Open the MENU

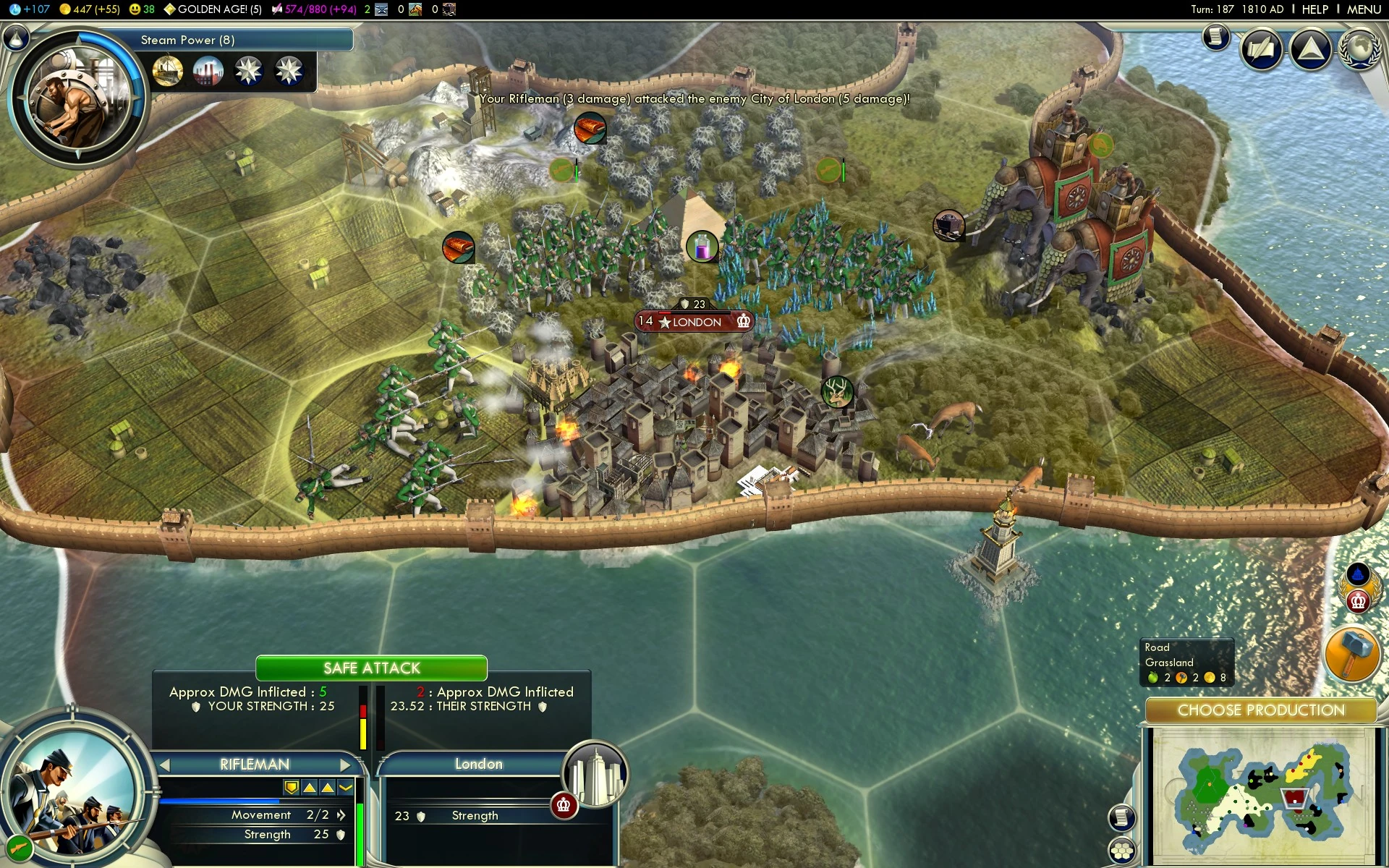pyautogui.click(x=1363, y=9)
